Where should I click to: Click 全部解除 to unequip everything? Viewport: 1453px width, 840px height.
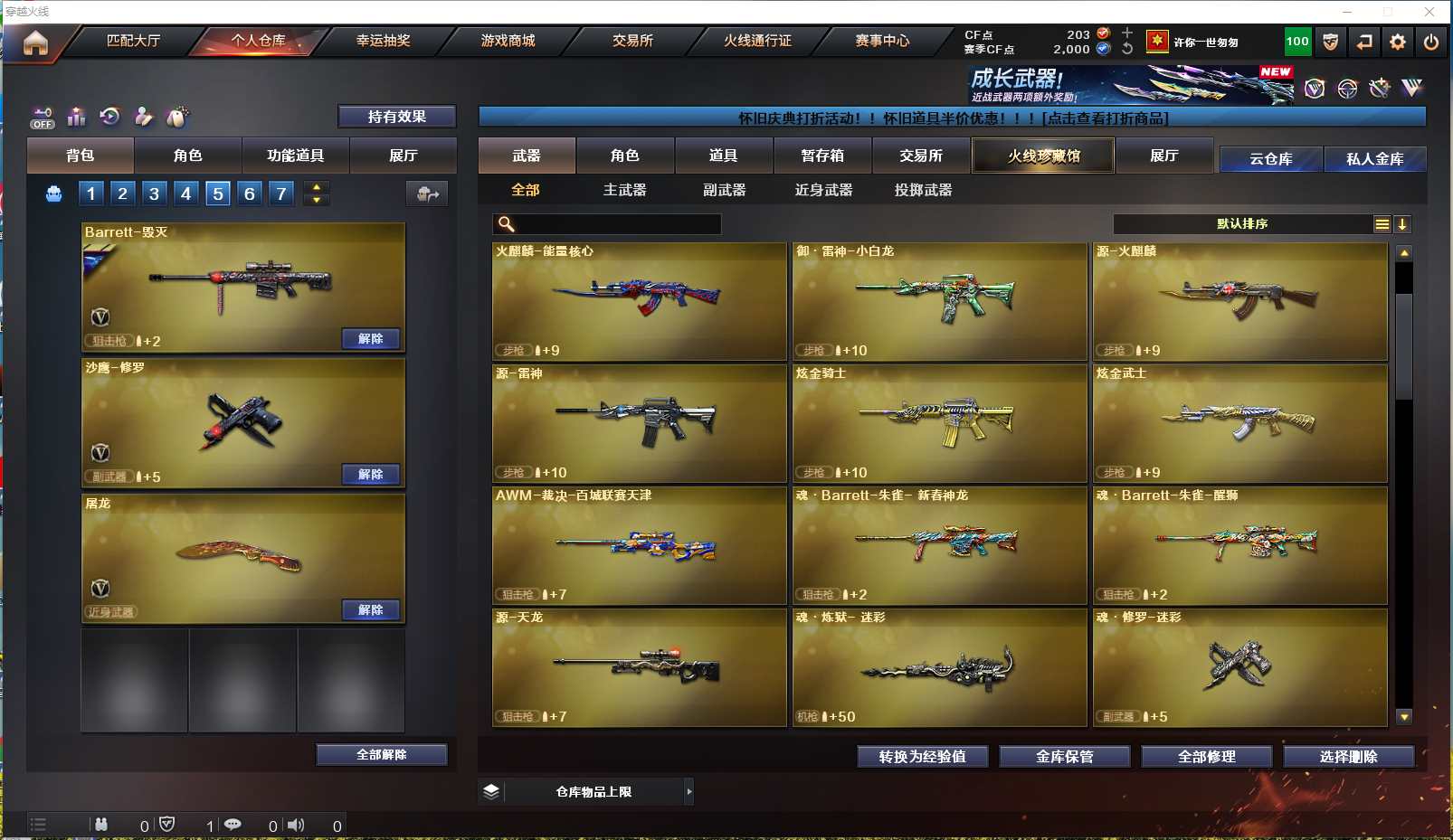tap(381, 754)
